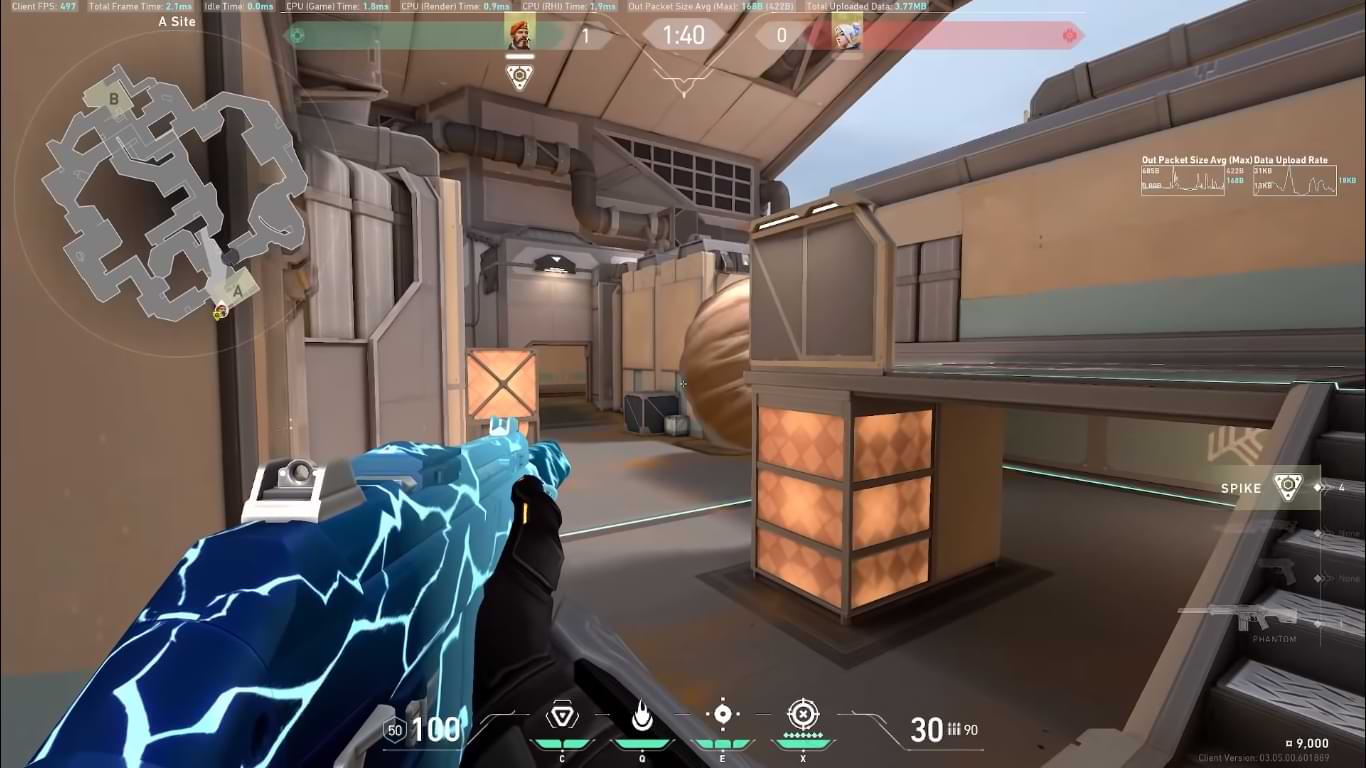Click the green team emblem left of the scoreboard

295,36
